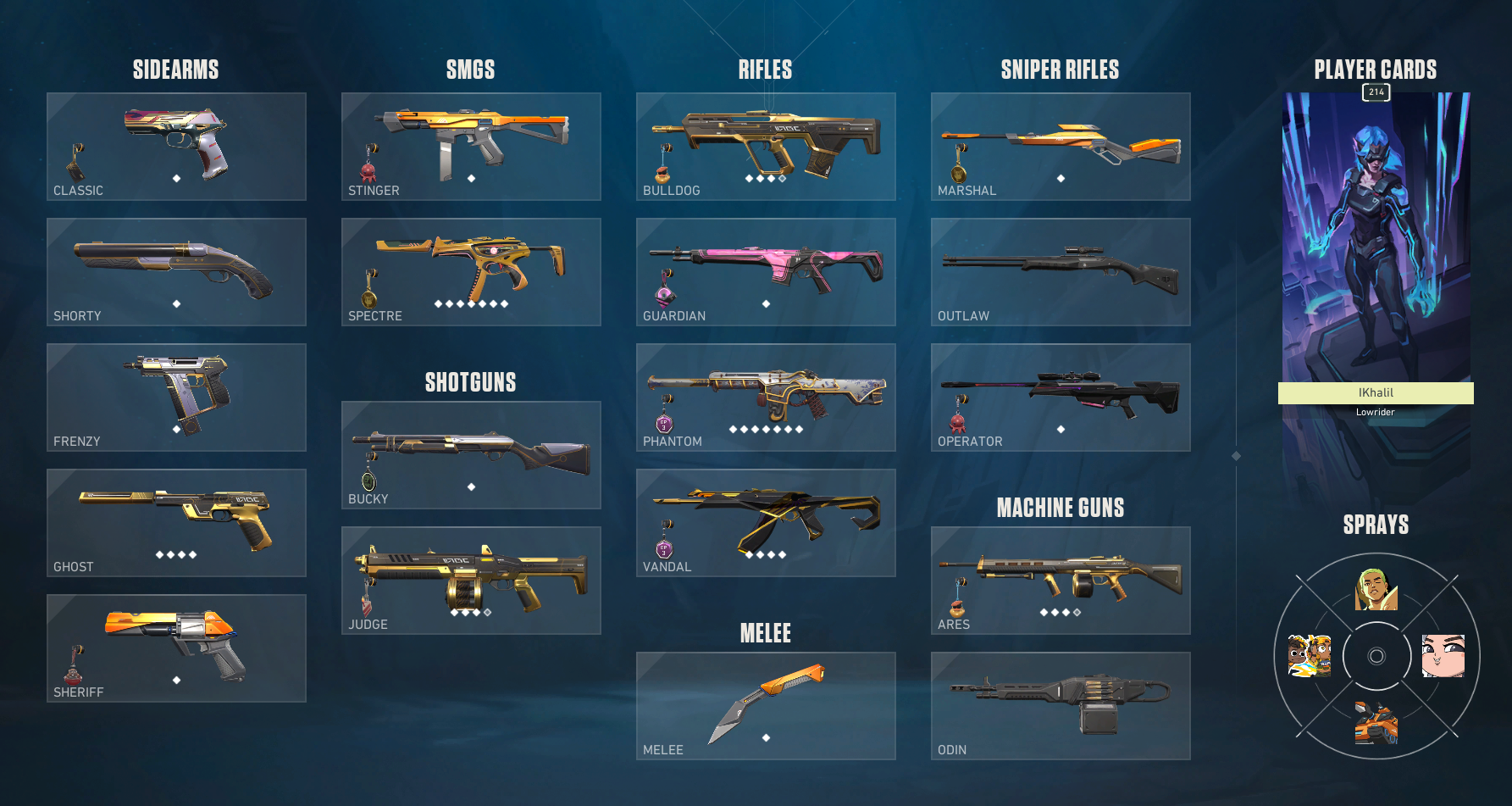The image size is (1512, 806).
Task: Click the IKhalil name banner
Action: click(1376, 392)
